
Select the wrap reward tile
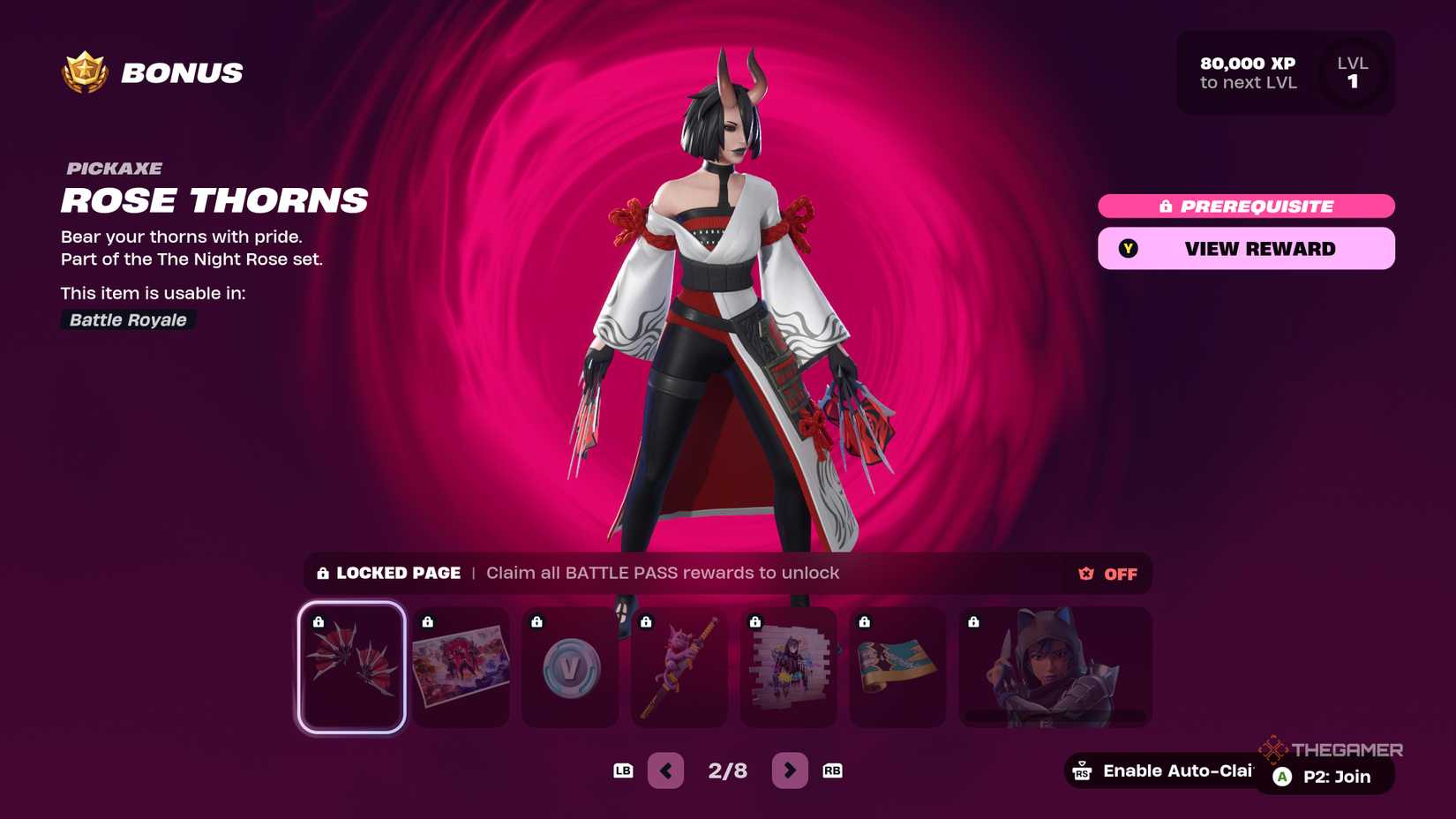897,668
